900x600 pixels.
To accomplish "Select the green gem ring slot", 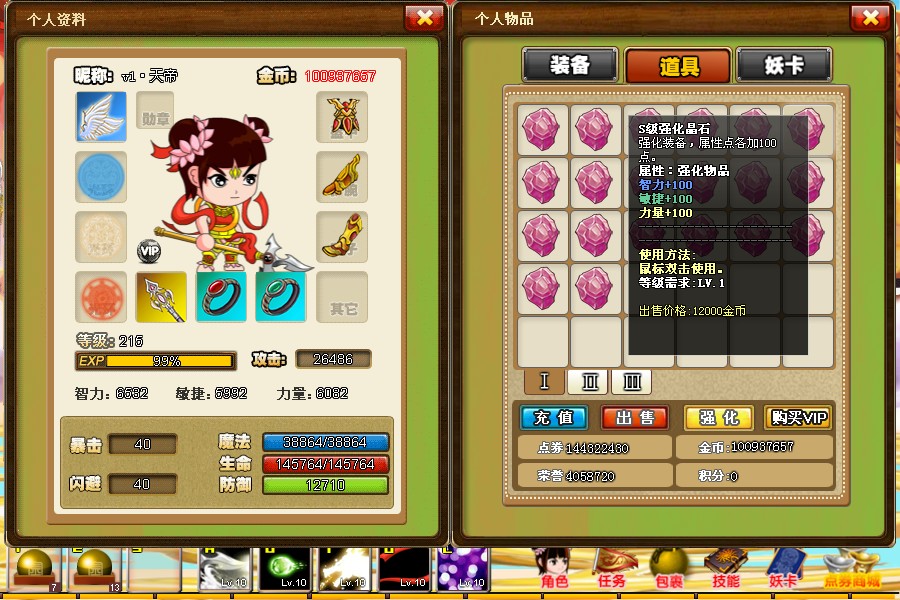I will 281,297.
